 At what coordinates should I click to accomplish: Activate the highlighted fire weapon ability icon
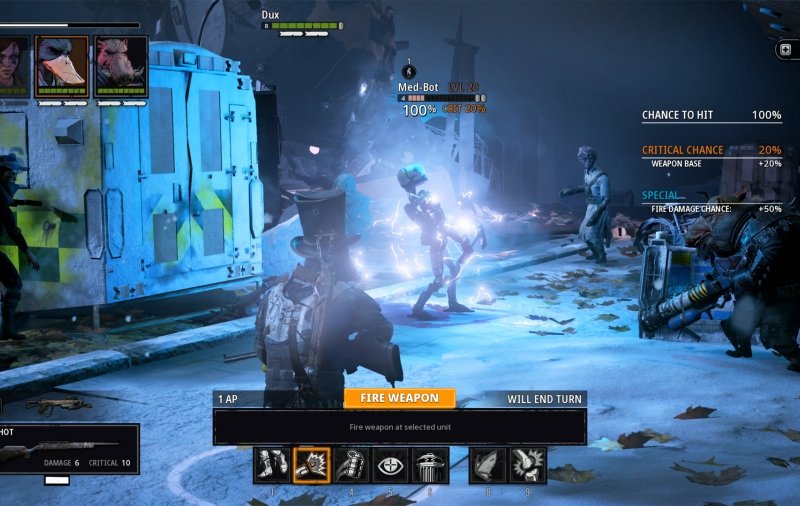tap(312, 465)
